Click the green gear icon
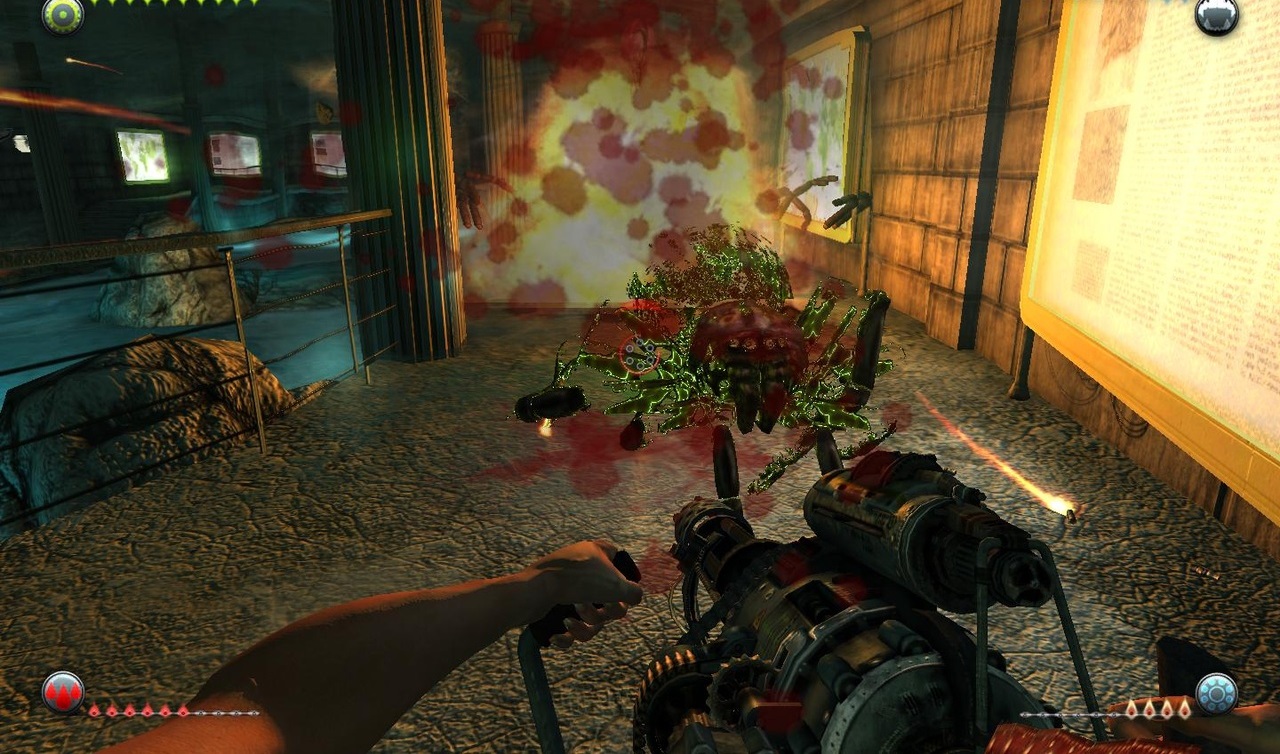The image size is (1280, 754). point(62,15)
